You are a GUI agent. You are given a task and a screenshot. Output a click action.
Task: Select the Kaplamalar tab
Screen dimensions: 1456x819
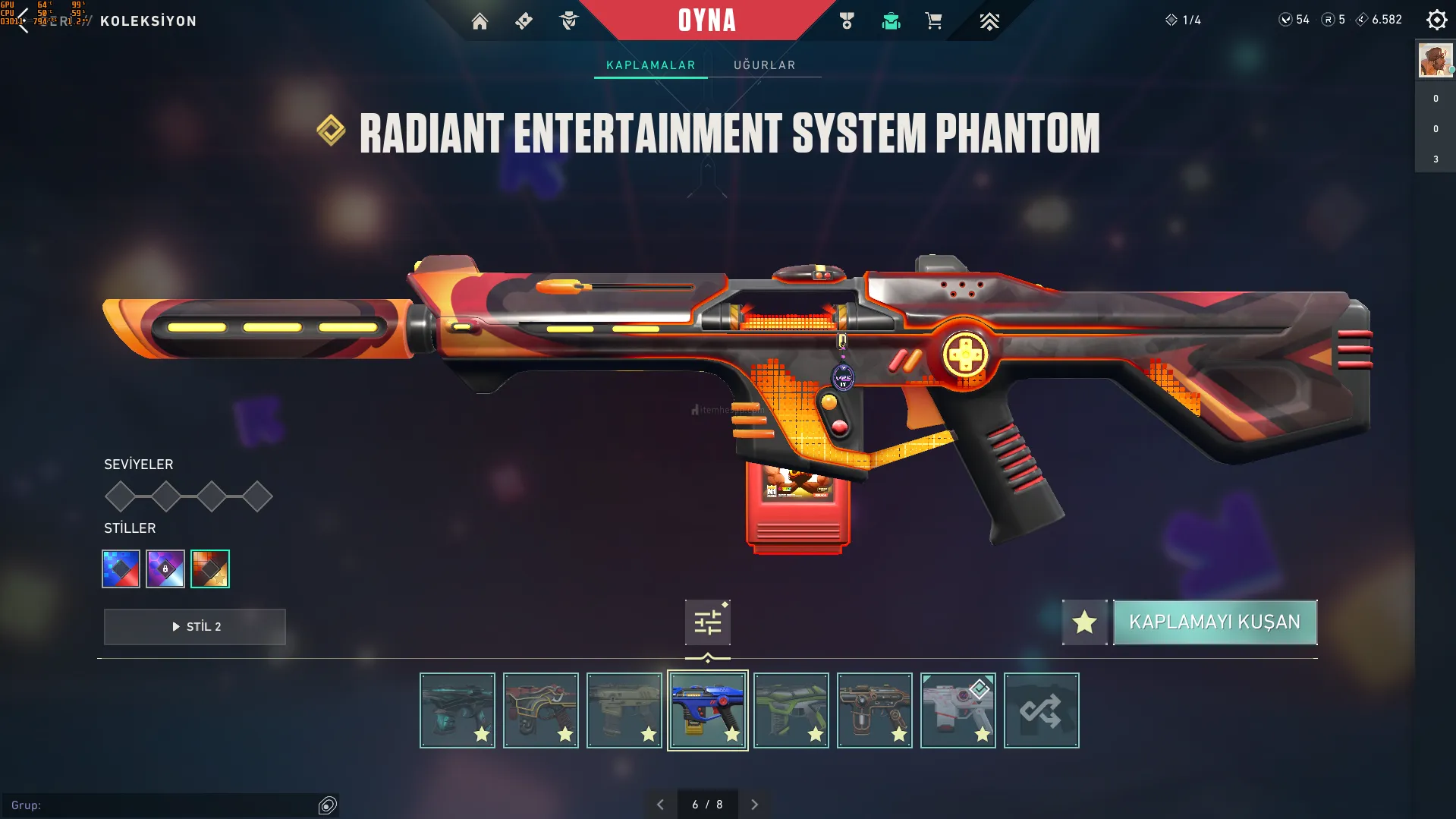click(650, 65)
